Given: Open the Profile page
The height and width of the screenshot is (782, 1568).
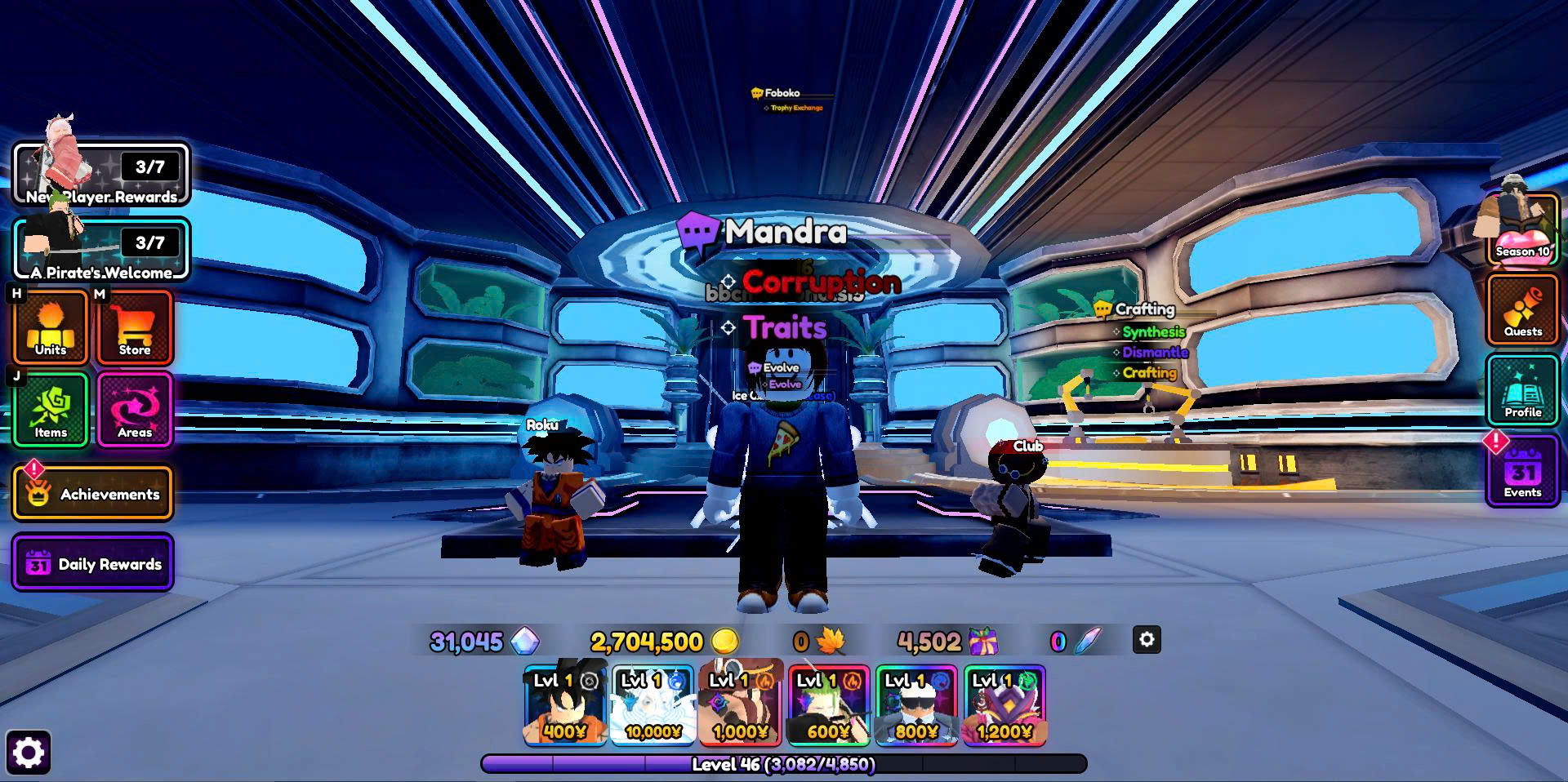Looking at the screenshot, I should point(1523,391).
